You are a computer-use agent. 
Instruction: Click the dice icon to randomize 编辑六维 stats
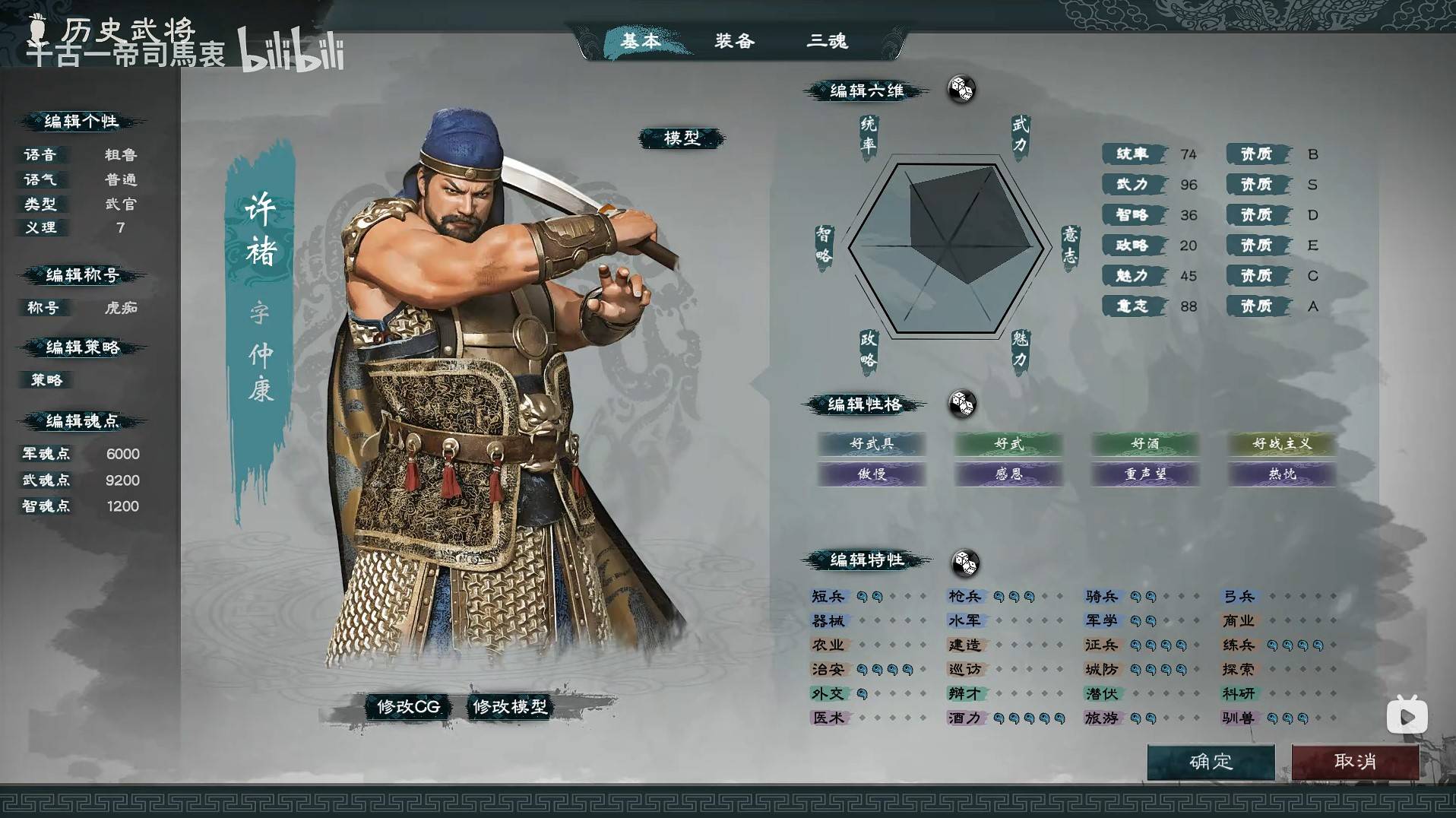click(961, 90)
